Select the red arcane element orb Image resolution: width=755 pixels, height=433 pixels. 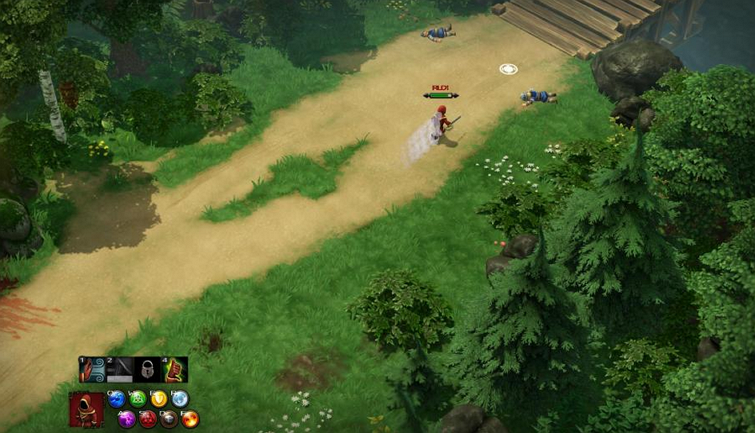click(x=148, y=418)
